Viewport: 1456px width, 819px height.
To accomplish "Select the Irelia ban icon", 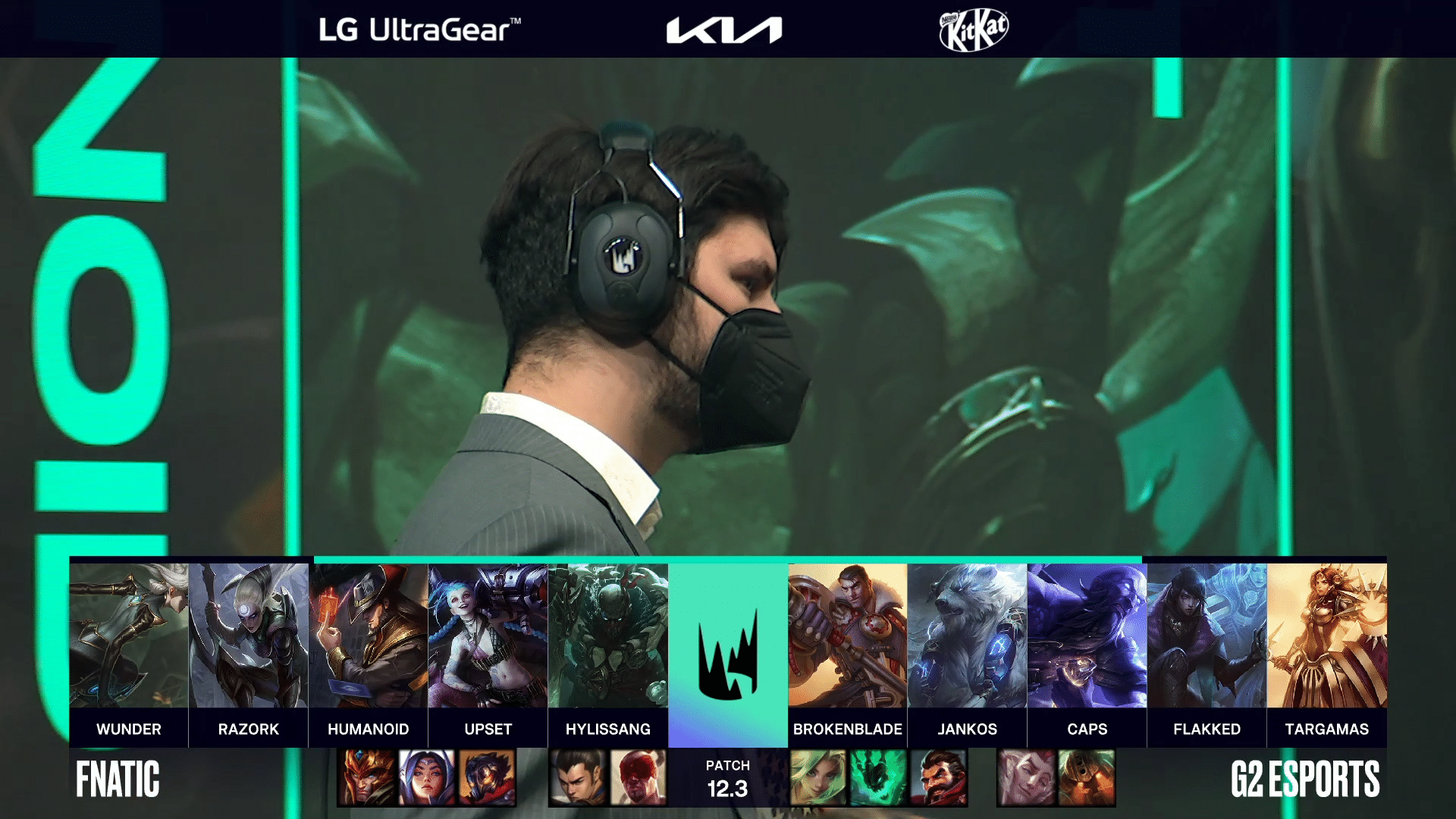I will click(x=427, y=777).
